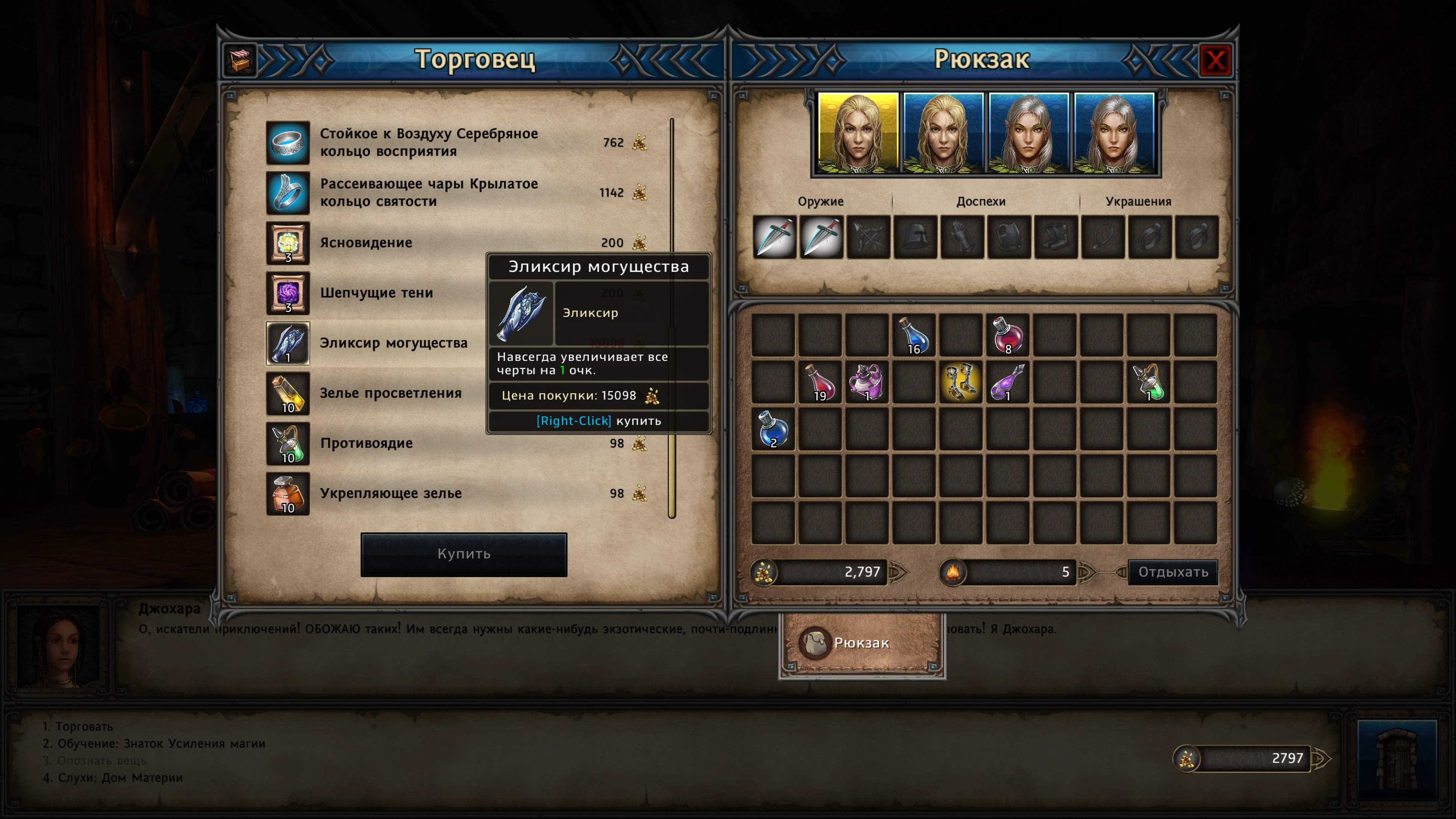Select the yellow-highlighted party portrait
Viewport: 1456px width, 819px height.
coord(858,133)
